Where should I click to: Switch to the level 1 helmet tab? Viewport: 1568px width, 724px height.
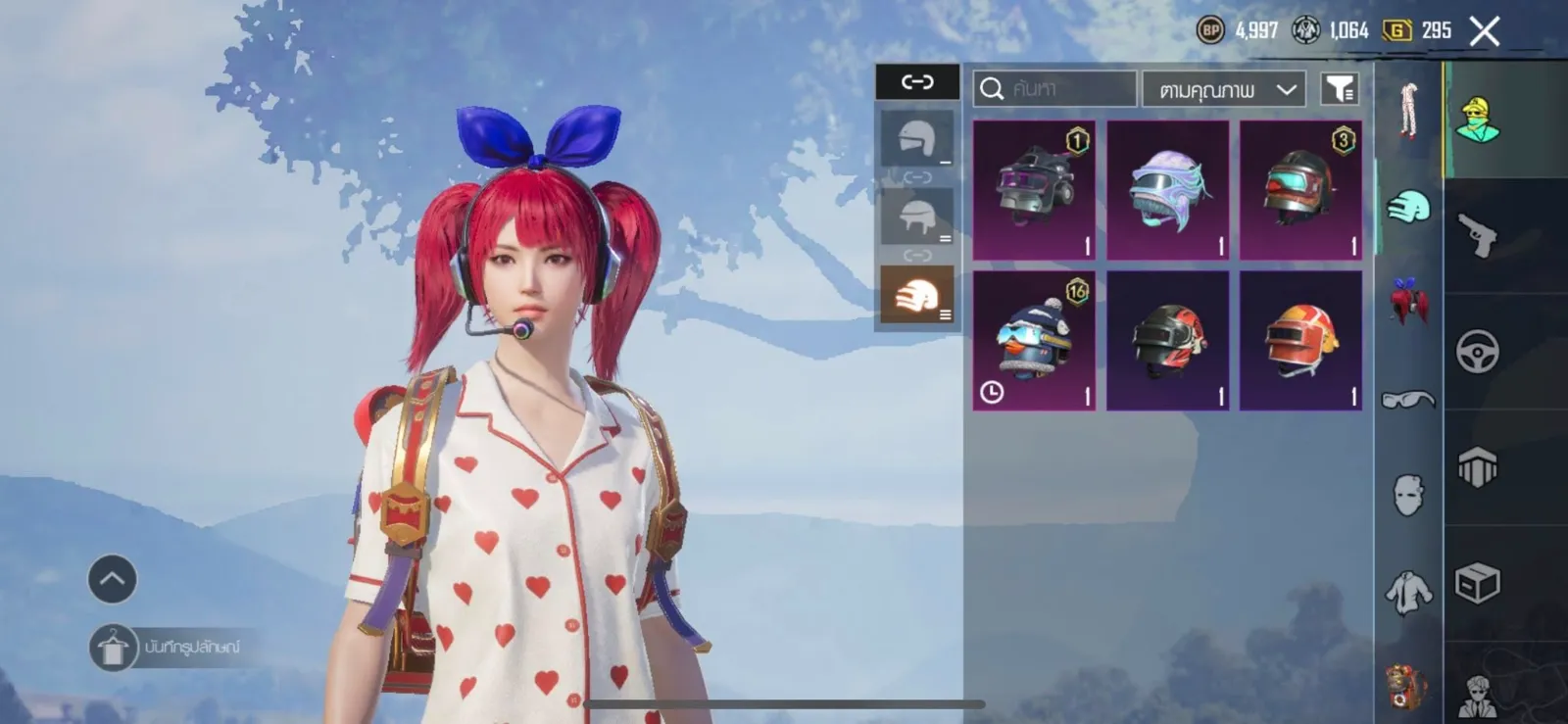[917, 138]
